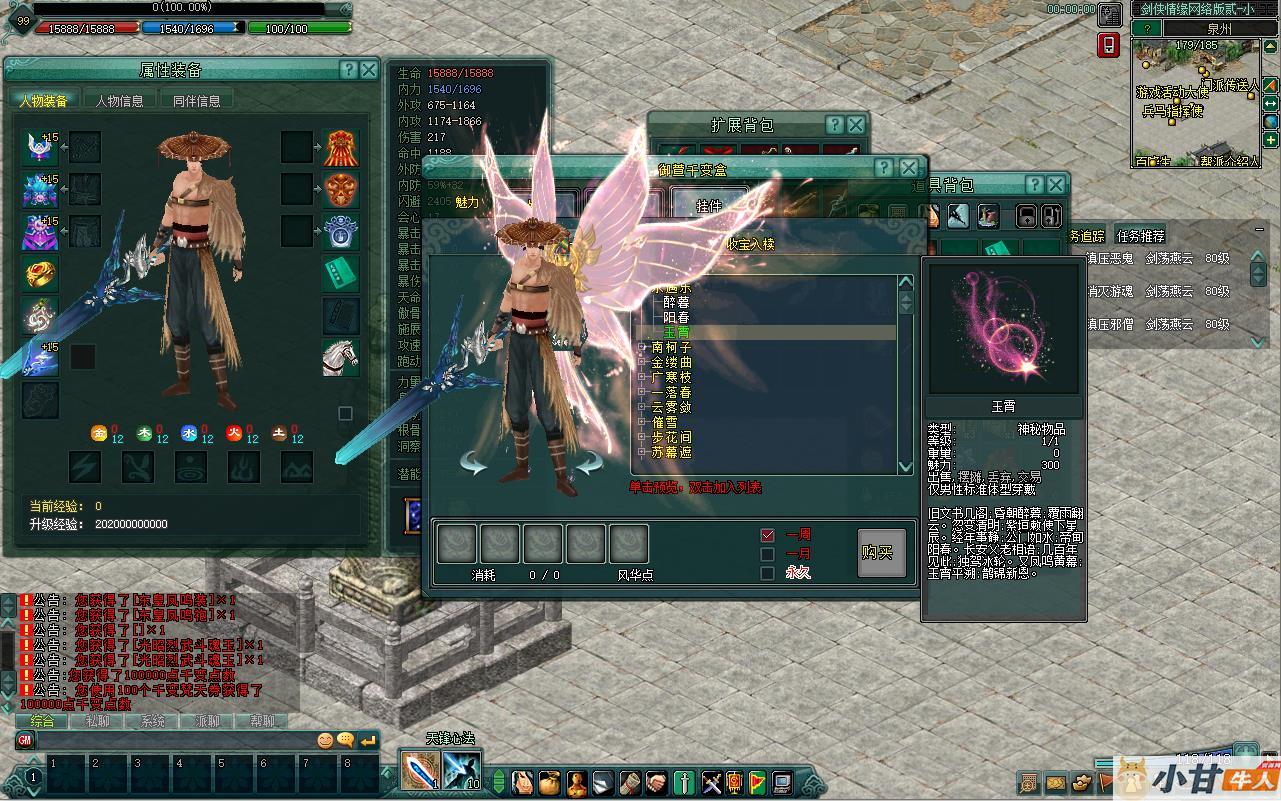Click the 购买 purchase button
The height and width of the screenshot is (801, 1281).
coord(881,553)
